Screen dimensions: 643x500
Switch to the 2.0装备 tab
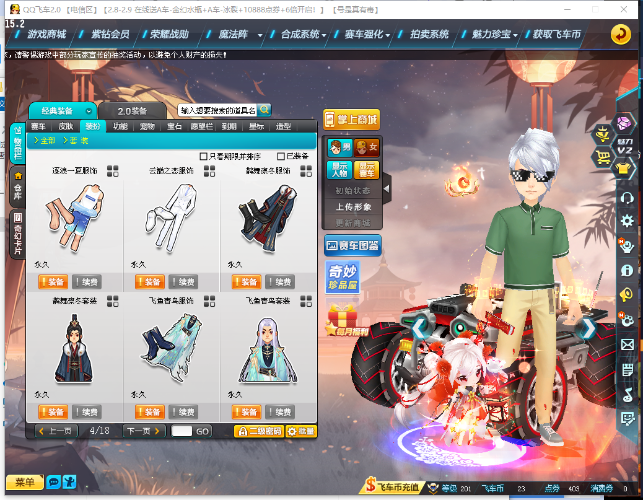pyautogui.click(x=132, y=110)
